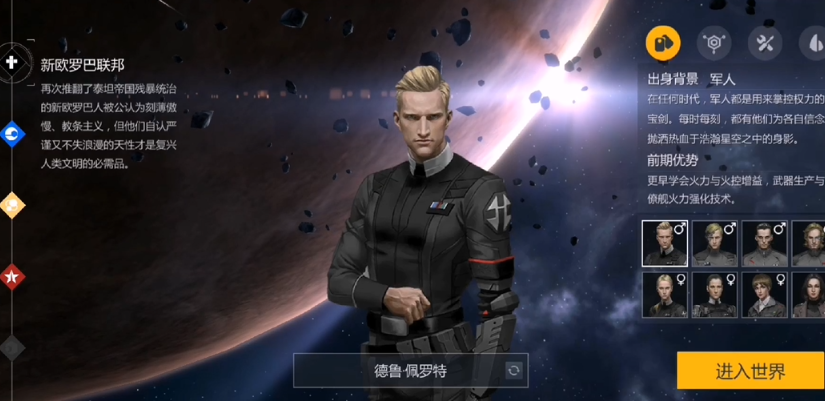The width and height of the screenshot is (825, 401).
Task: Choose the blue circular faction icon
Action: (12, 133)
